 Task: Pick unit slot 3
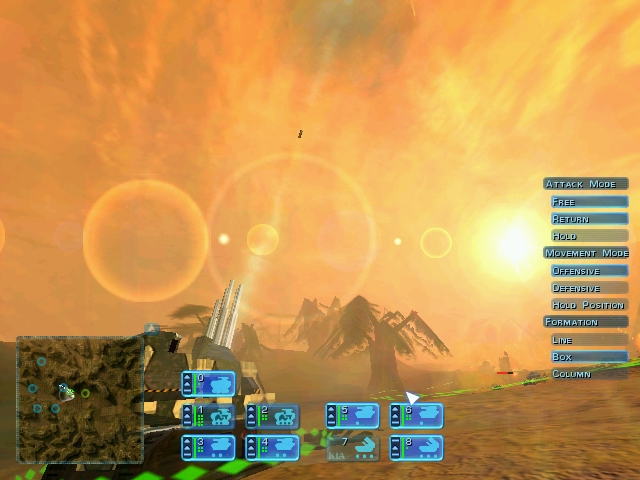tap(209, 447)
